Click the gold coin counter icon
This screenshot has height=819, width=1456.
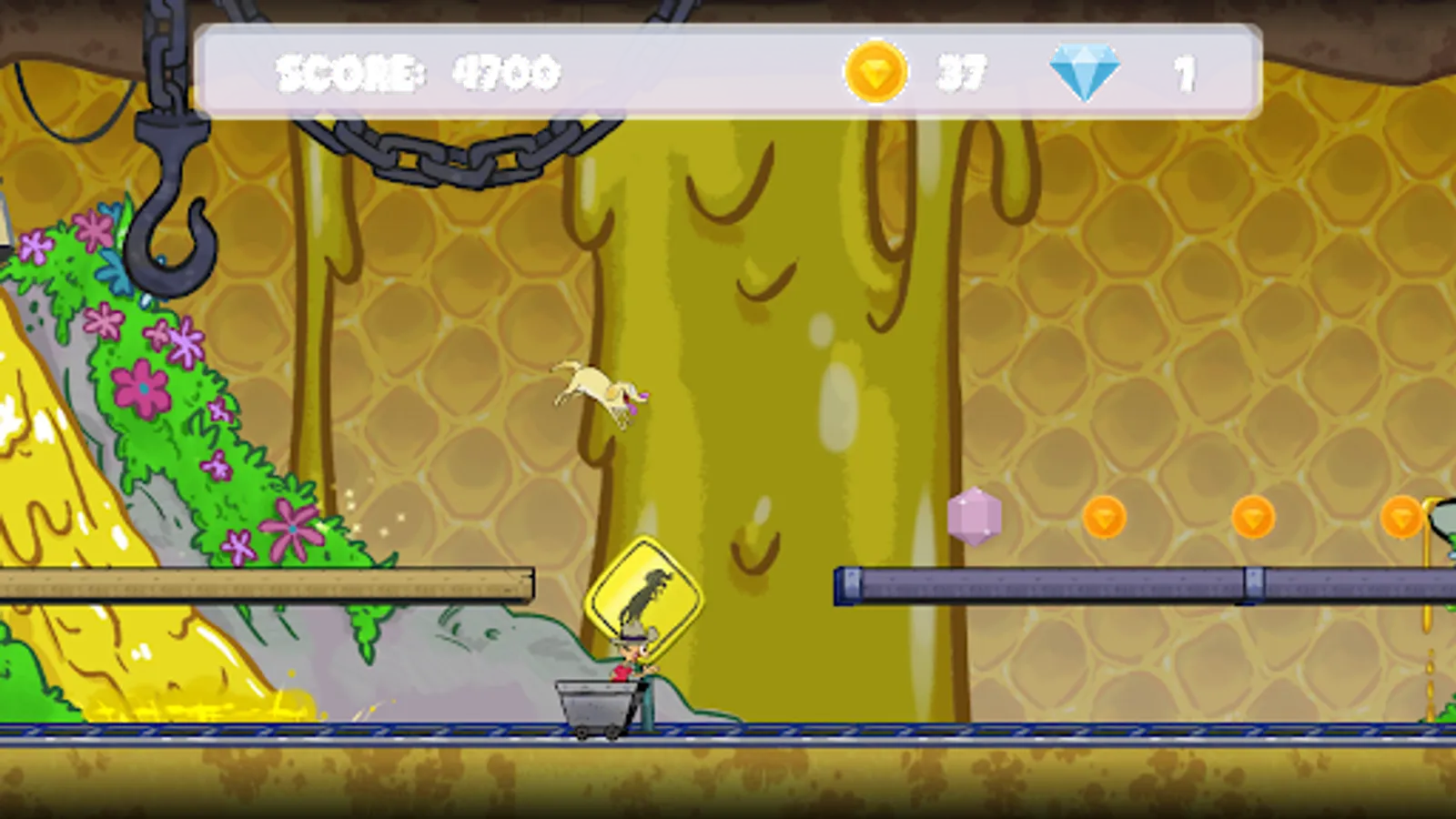[x=875, y=73]
